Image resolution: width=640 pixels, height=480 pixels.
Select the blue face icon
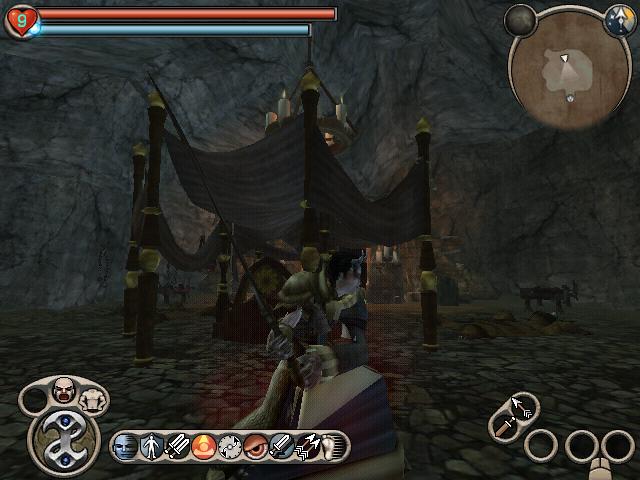click(126, 446)
